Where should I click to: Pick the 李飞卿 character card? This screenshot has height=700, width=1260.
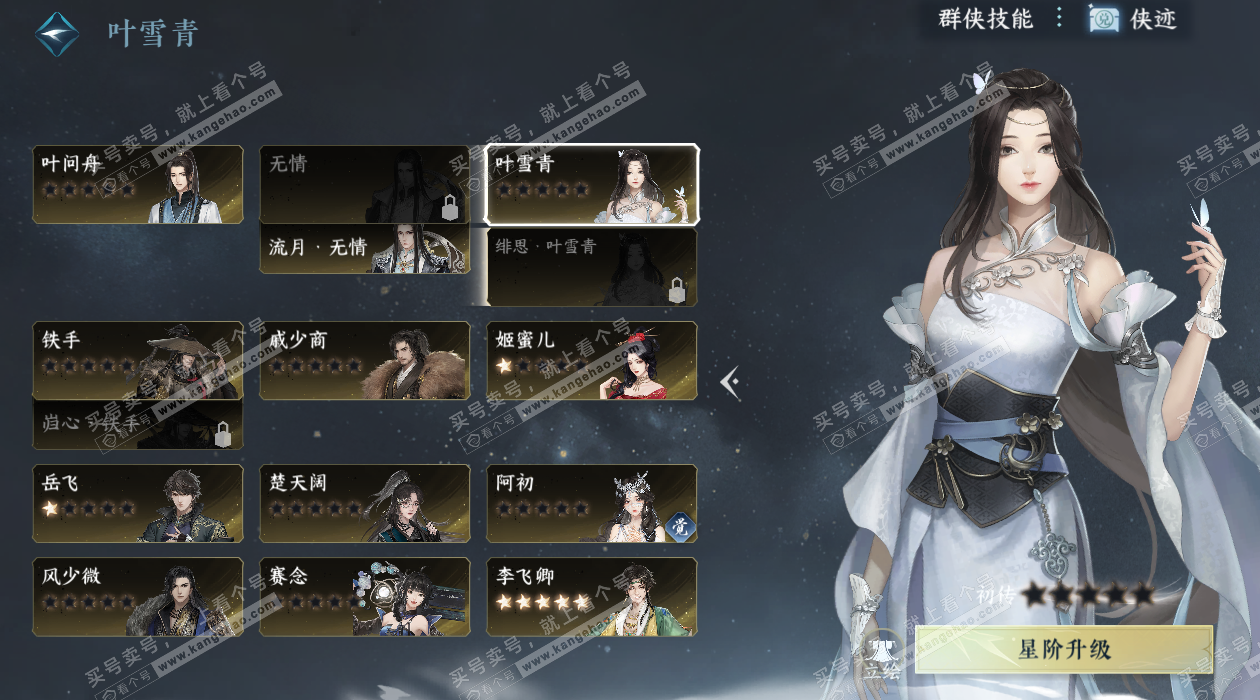(x=591, y=596)
